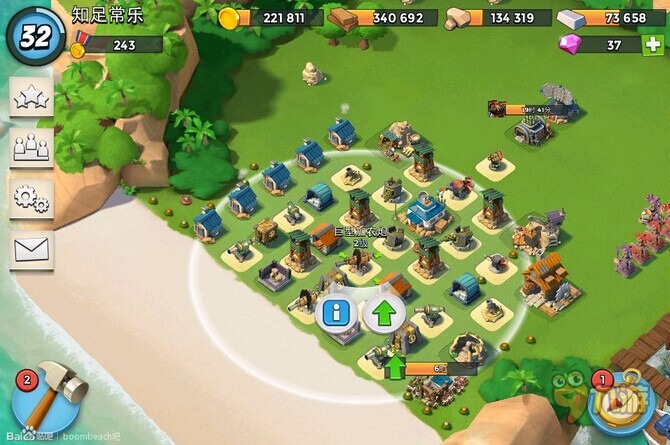Open the friends leaderboard button
This screenshot has height=445, width=670.
click(31, 146)
